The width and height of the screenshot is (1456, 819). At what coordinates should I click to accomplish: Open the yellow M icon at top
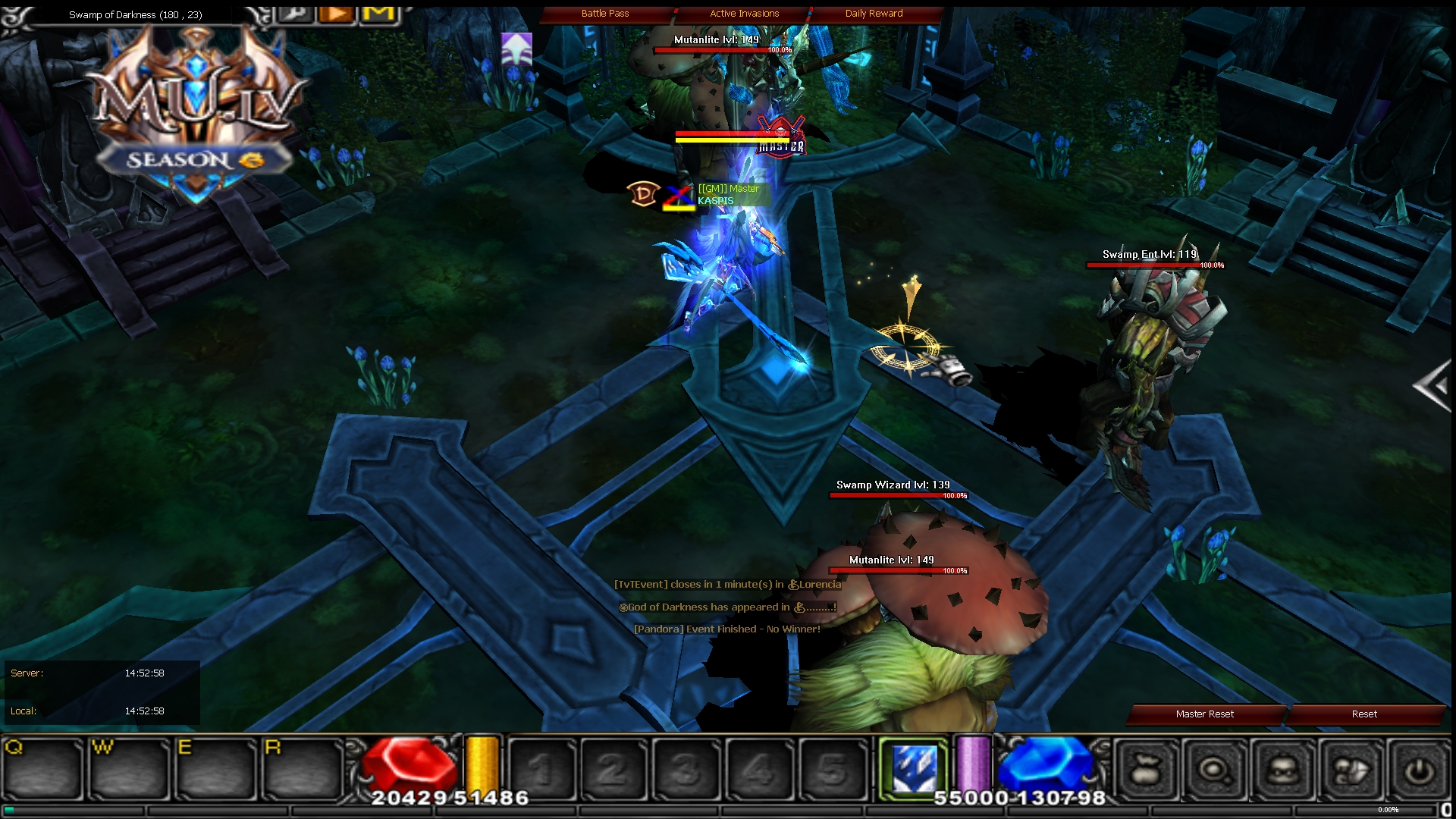378,12
